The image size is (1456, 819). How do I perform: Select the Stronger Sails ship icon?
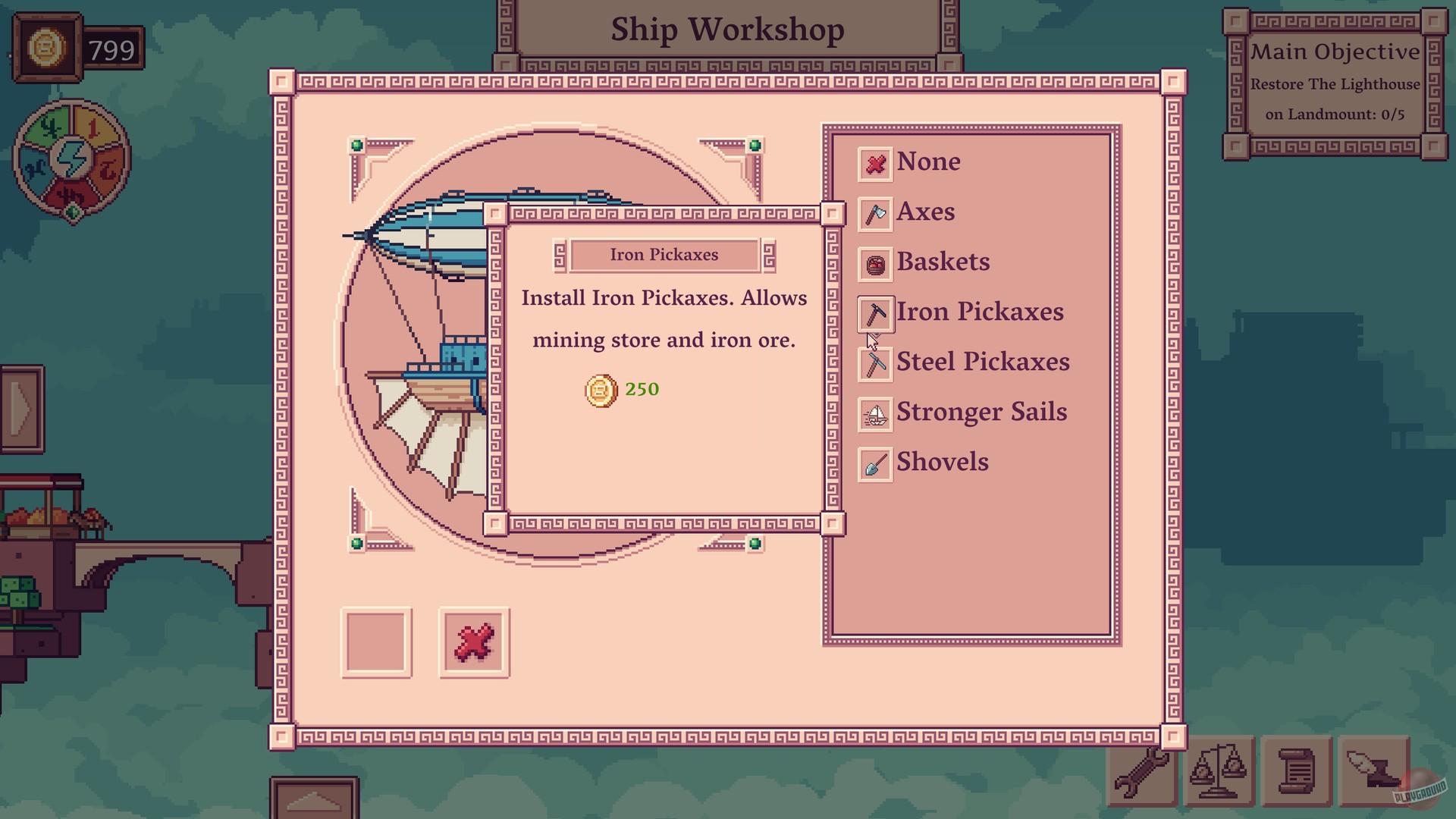pyautogui.click(x=874, y=414)
